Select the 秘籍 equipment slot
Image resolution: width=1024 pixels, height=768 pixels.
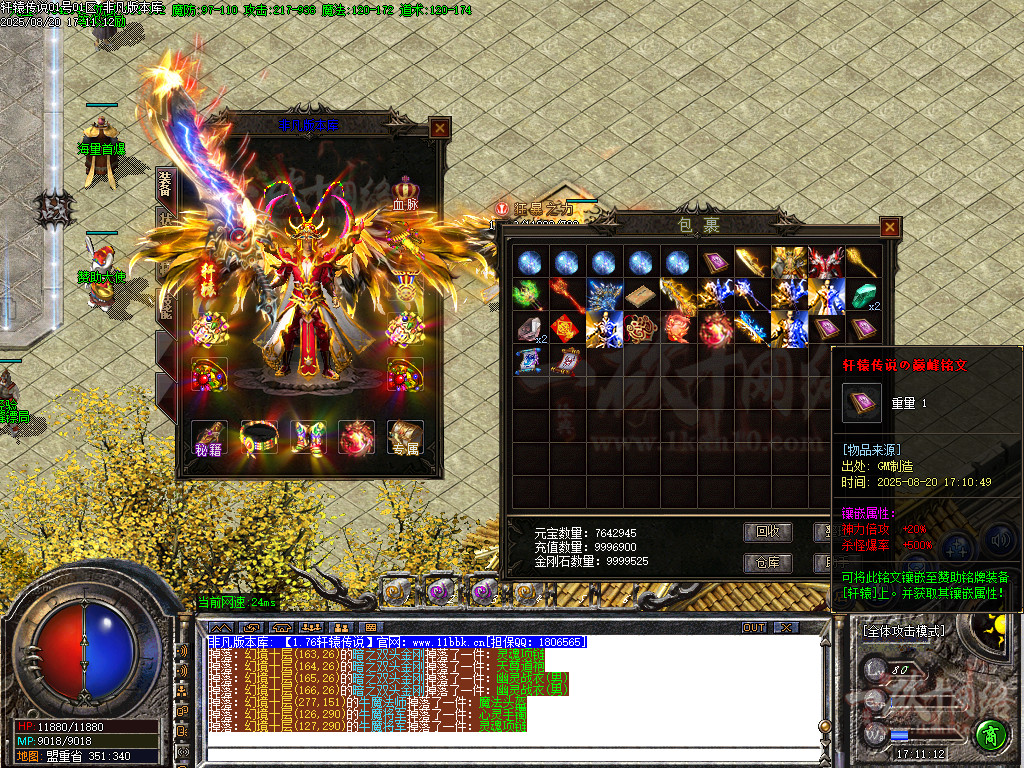209,437
